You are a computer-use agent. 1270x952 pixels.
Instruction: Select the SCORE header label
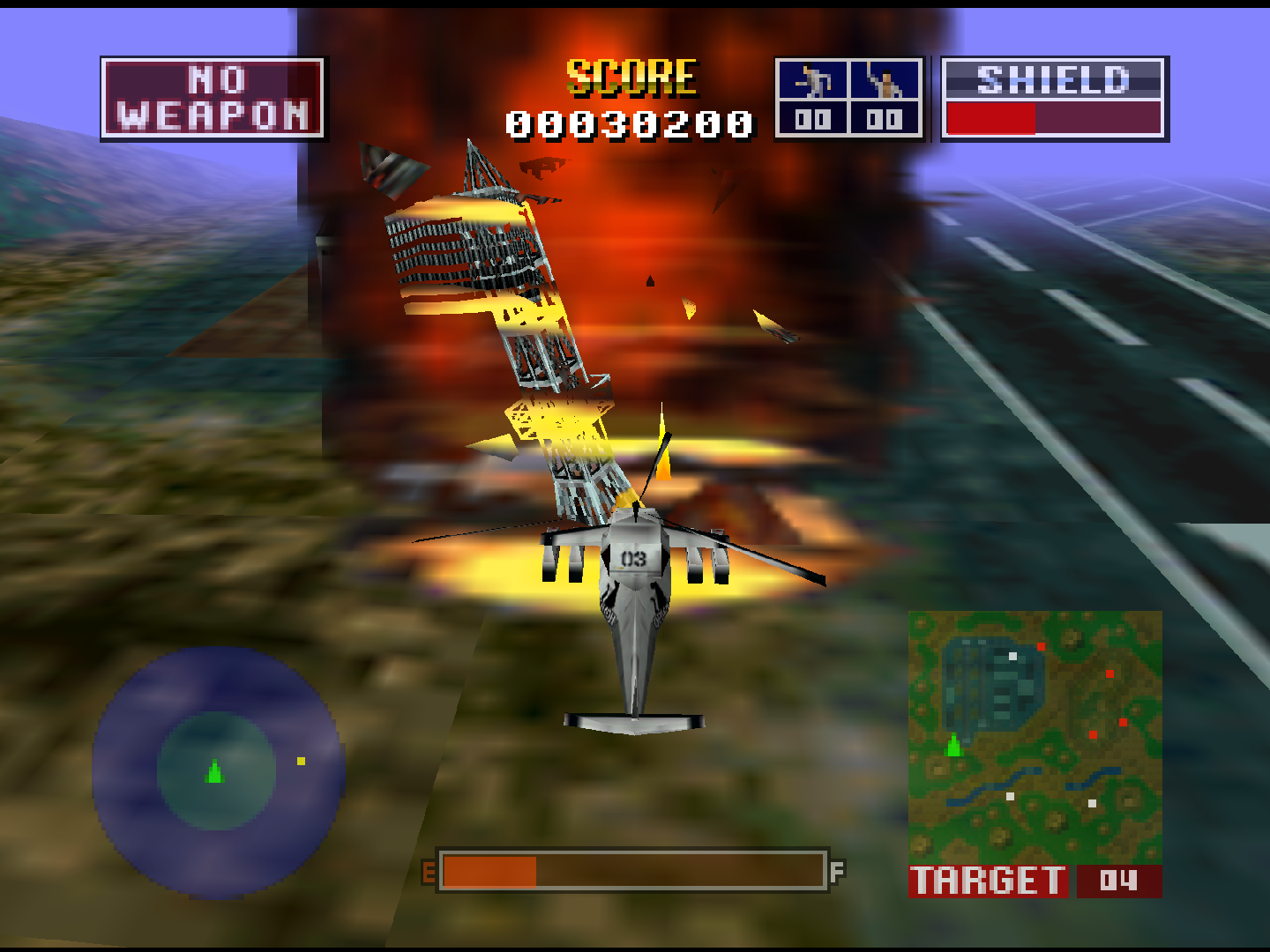coord(631,75)
